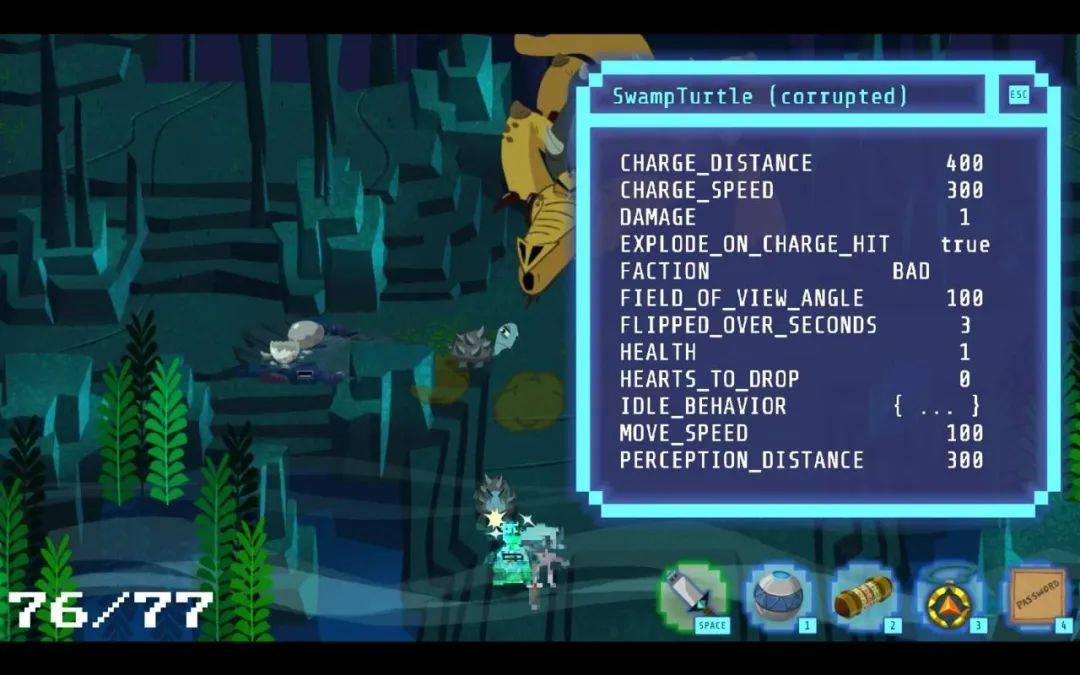Edit the MOVE_SPEED value
1080x675 pixels.
tap(964, 433)
